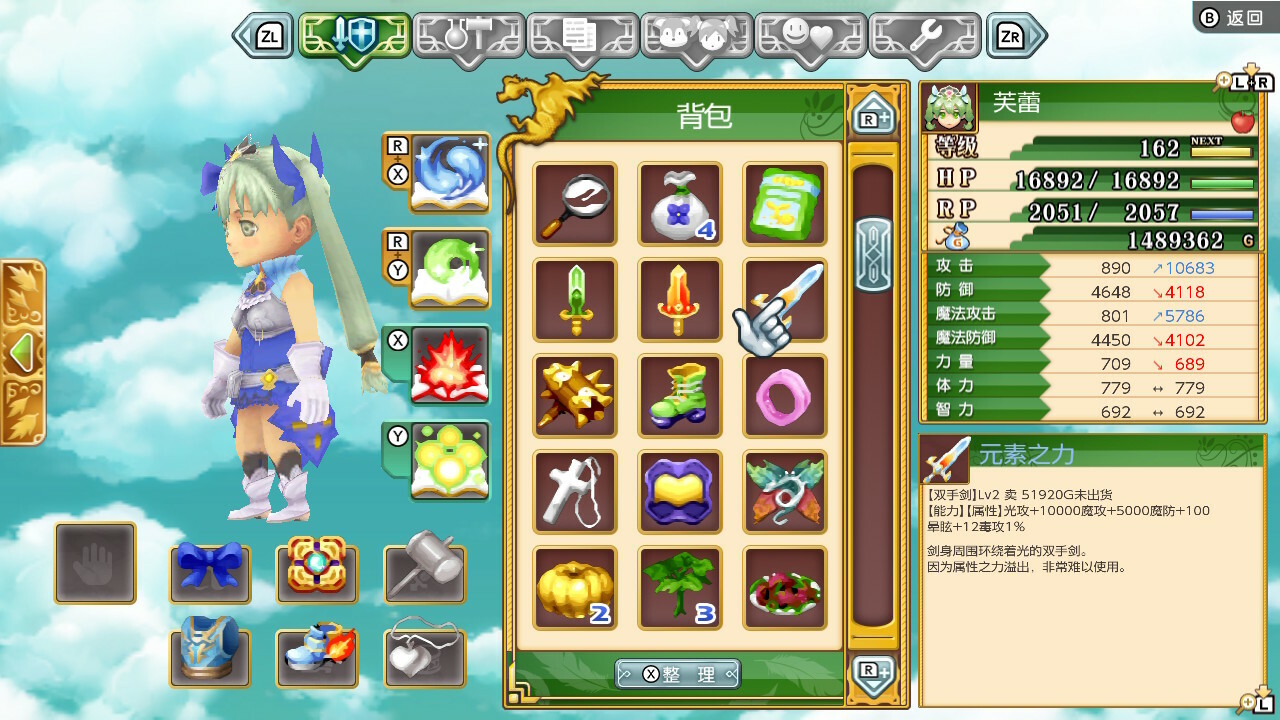Image resolution: width=1280 pixels, height=720 pixels.
Task: Open the monster faces companions tab
Action: coord(696,37)
